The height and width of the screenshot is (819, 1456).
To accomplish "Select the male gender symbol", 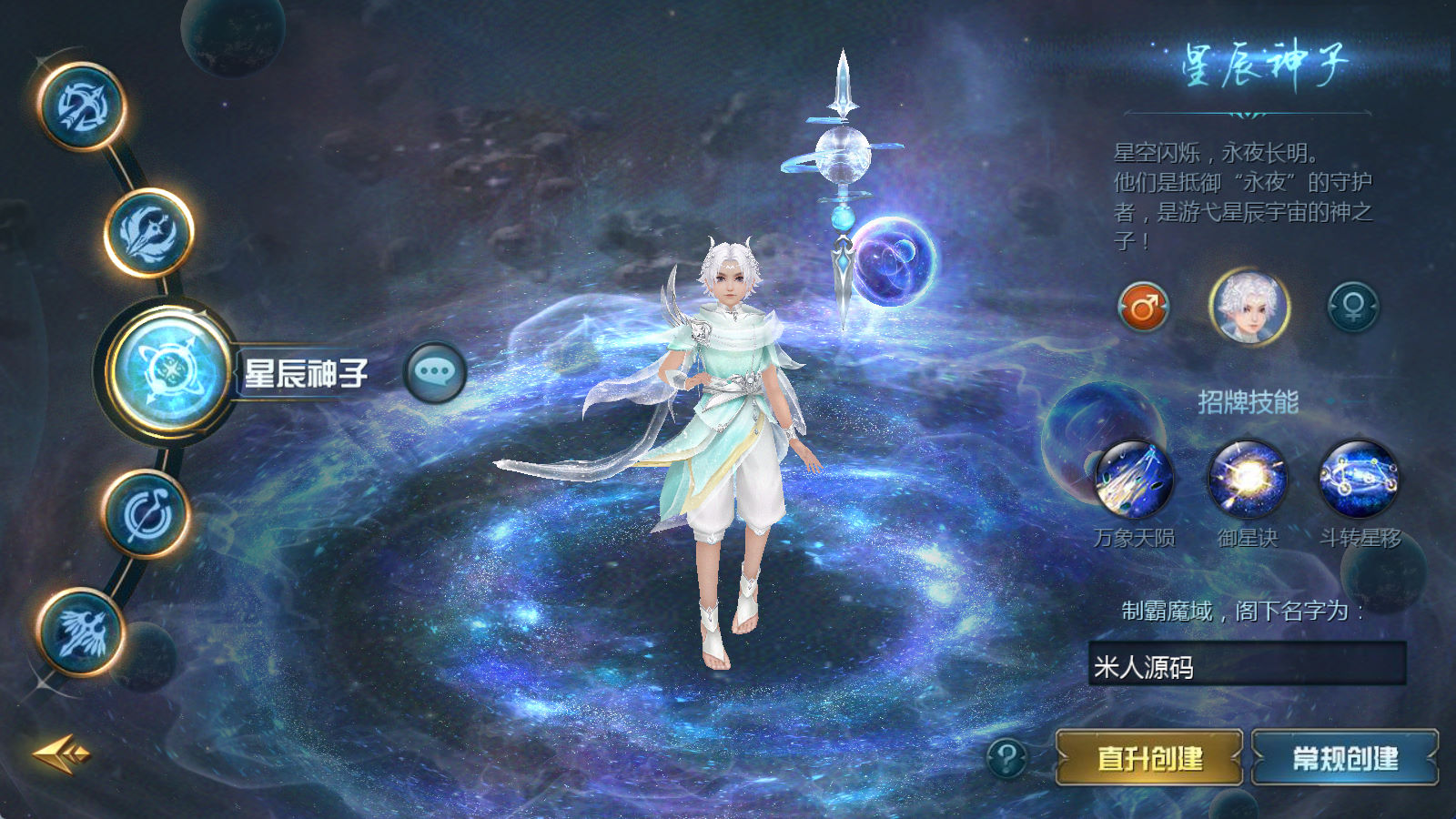I will [x=1143, y=308].
